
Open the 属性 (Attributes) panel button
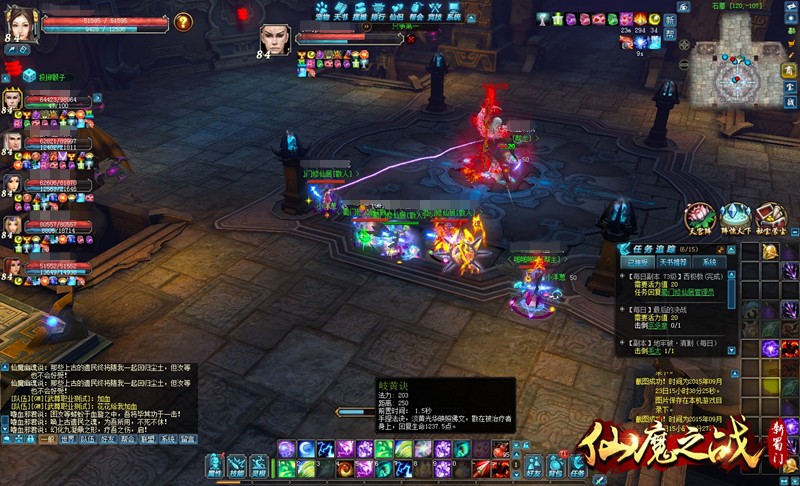(x=213, y=467)
